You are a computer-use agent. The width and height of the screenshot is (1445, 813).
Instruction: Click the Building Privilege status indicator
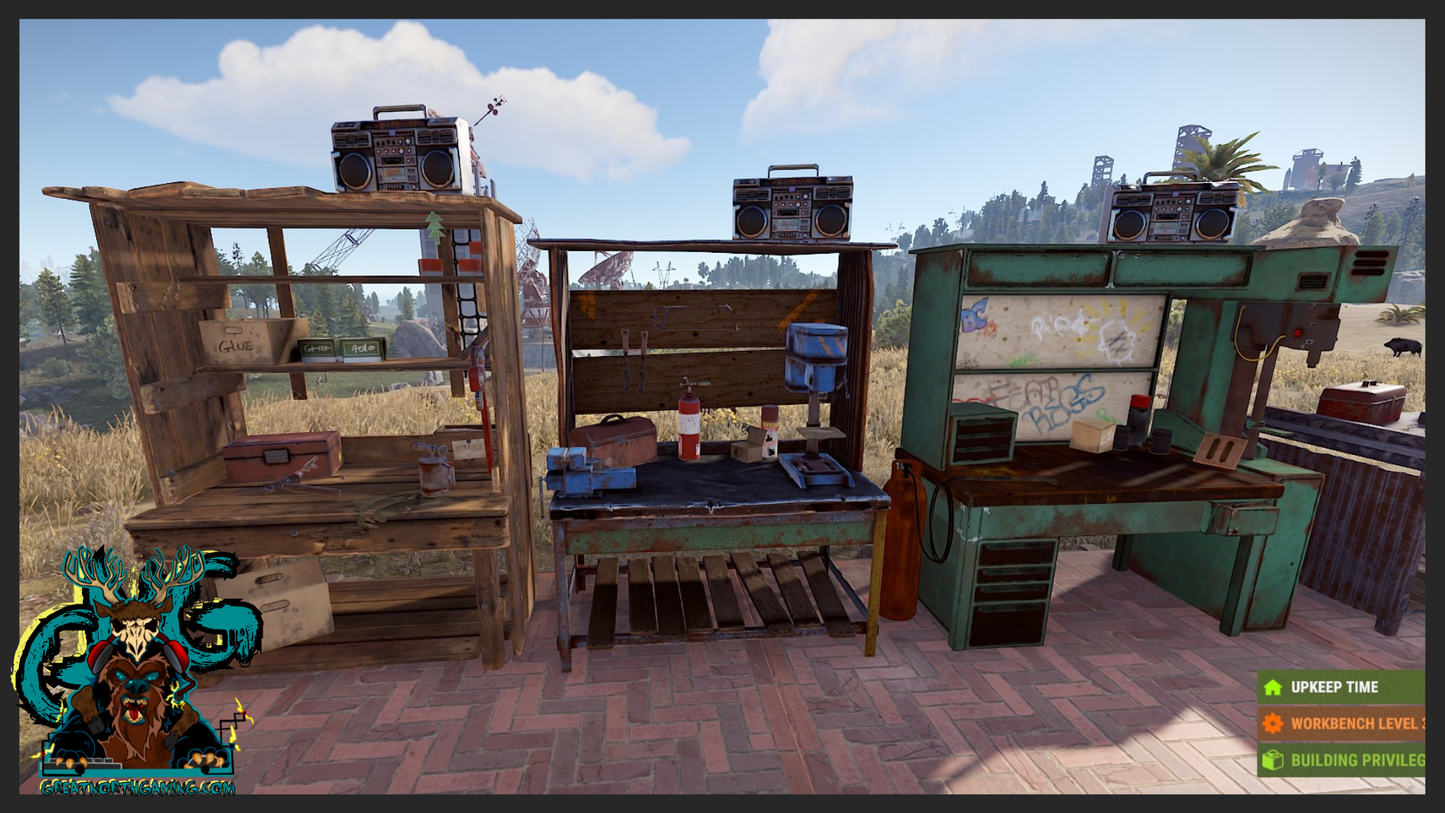click(x=1340, y=760)
